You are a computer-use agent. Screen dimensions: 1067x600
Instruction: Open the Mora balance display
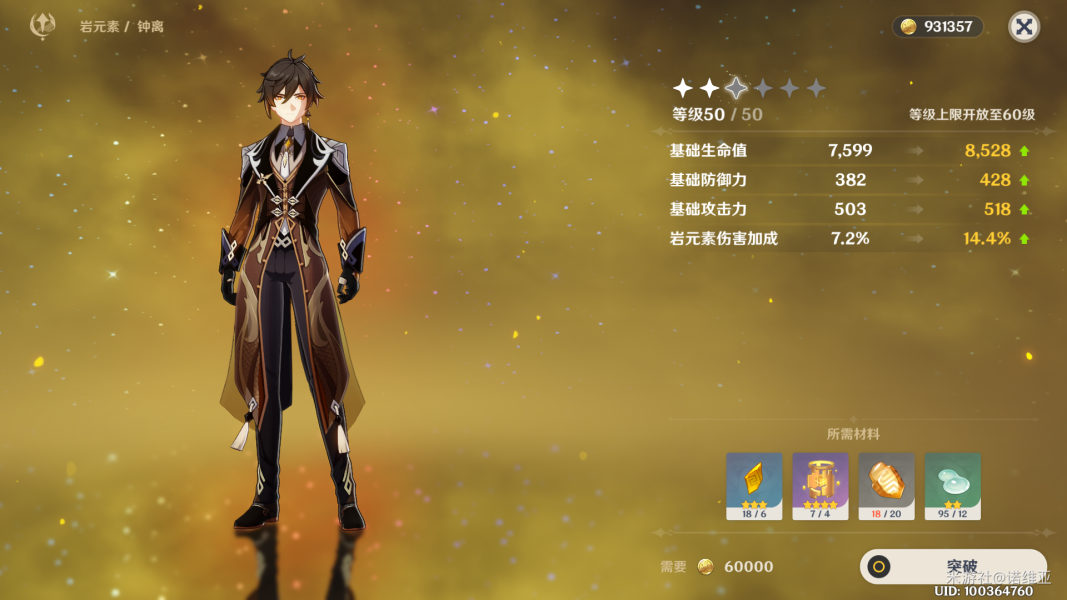pos(937,27)
